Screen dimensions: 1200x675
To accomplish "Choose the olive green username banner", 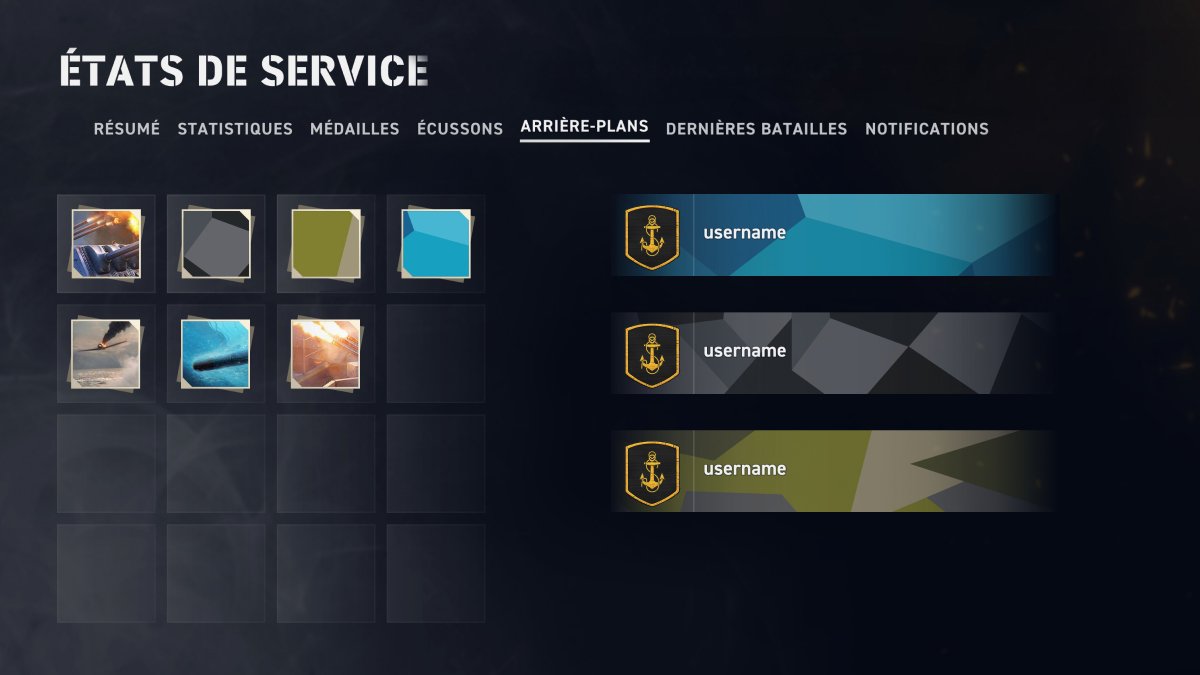I will click(832, 471).
